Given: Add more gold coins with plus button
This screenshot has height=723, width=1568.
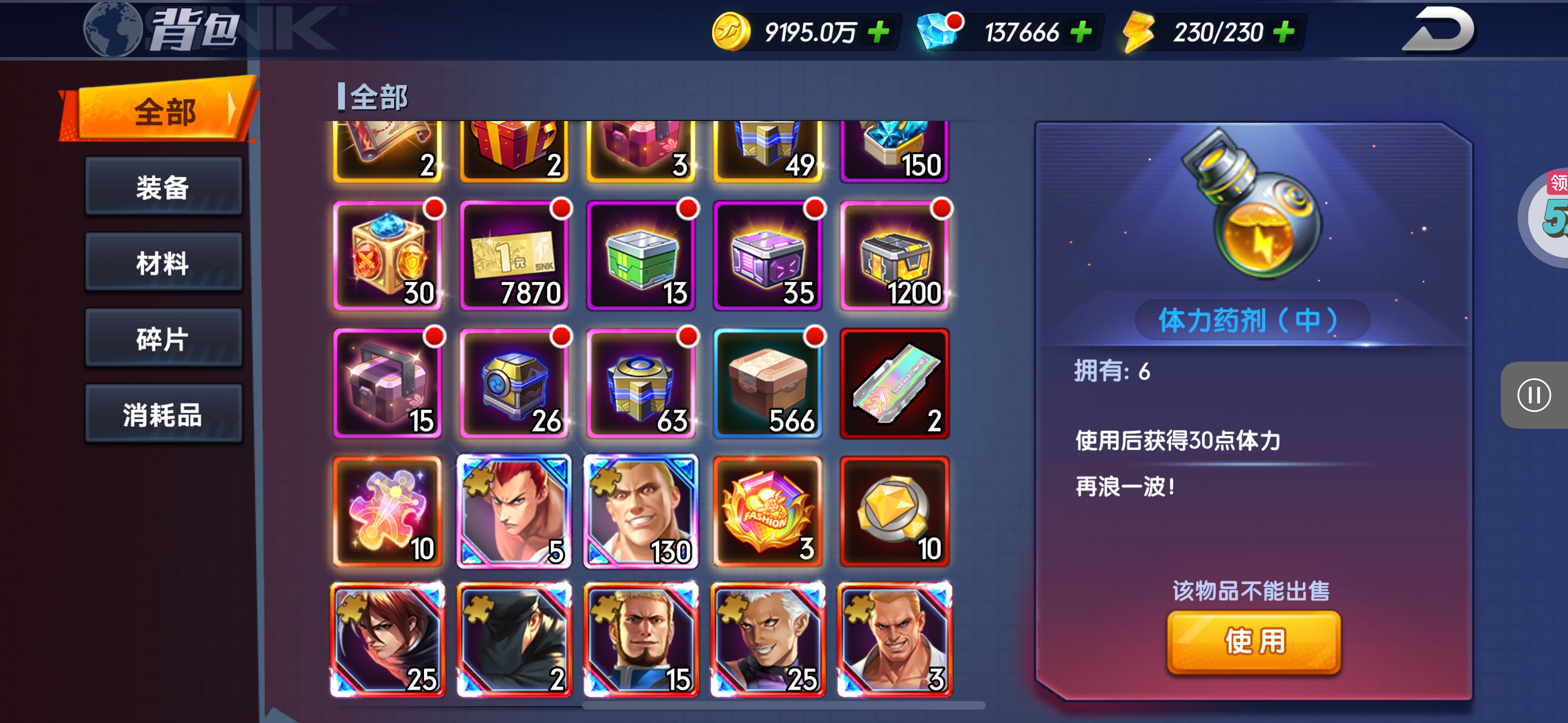Looking at the screenshot, I should tap(878, 31).
